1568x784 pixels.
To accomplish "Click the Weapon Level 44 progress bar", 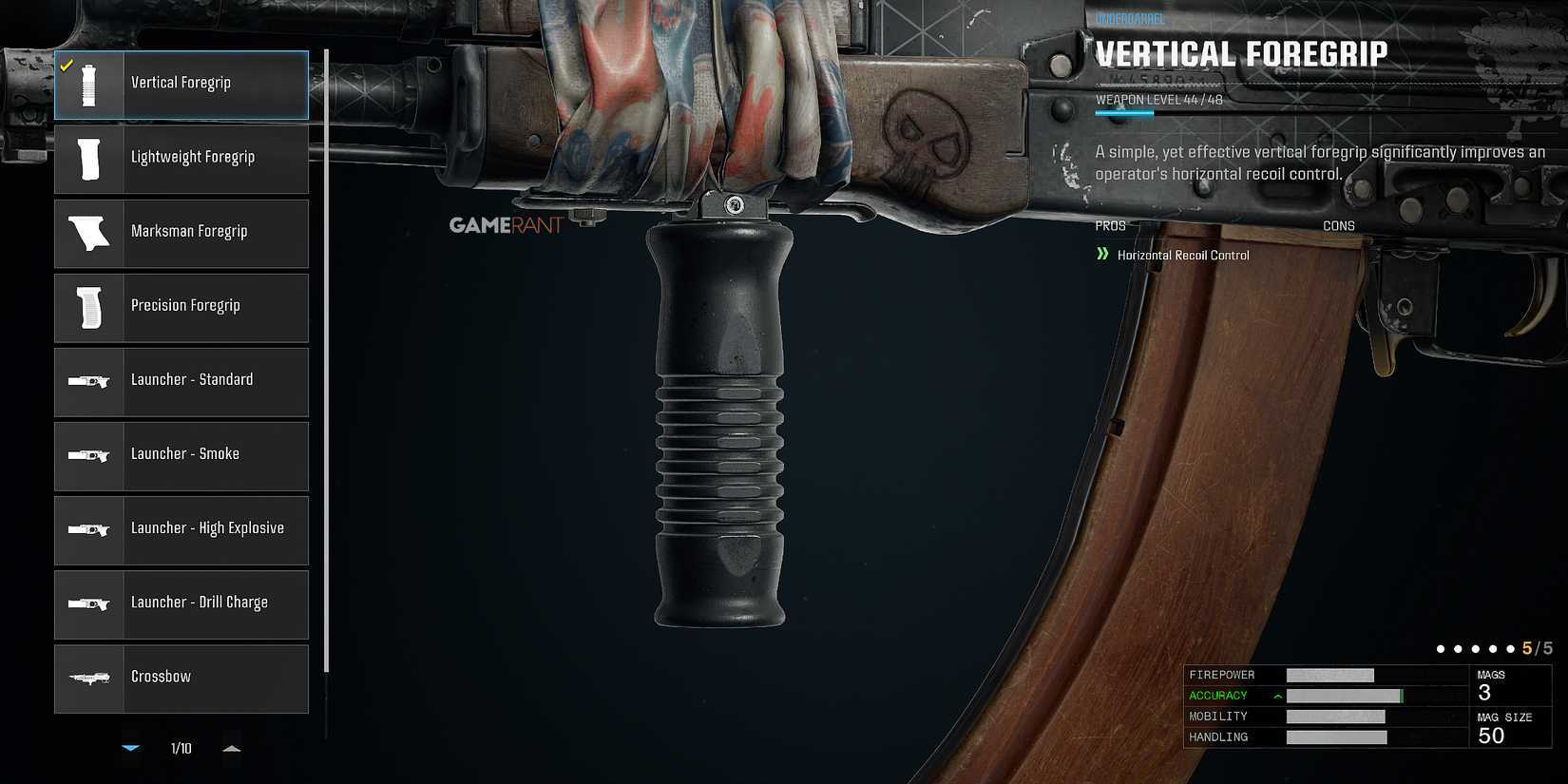I will pos(1123,110).
